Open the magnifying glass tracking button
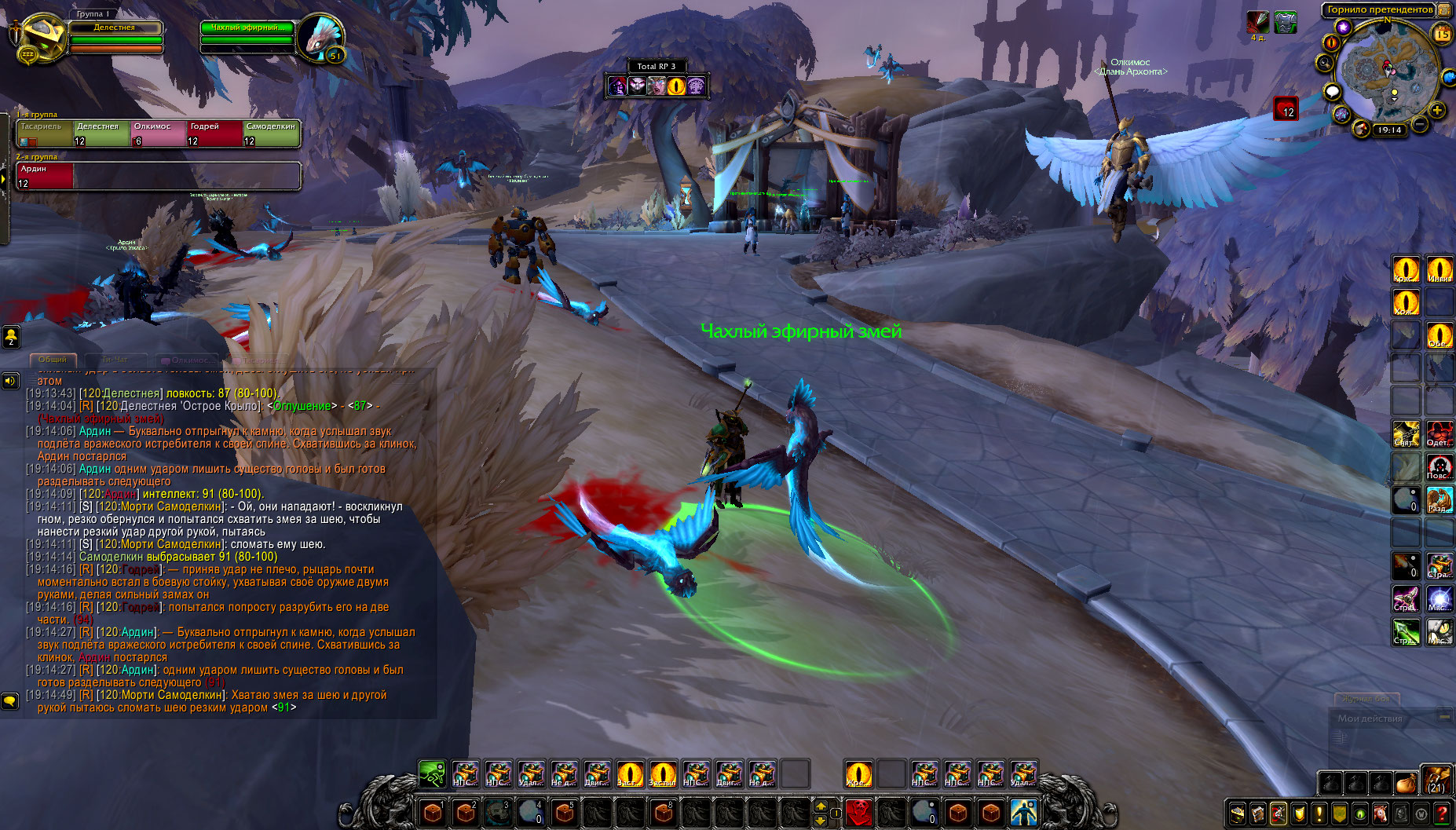The width and height of the screenshot is (1456, 830). 1325,62
